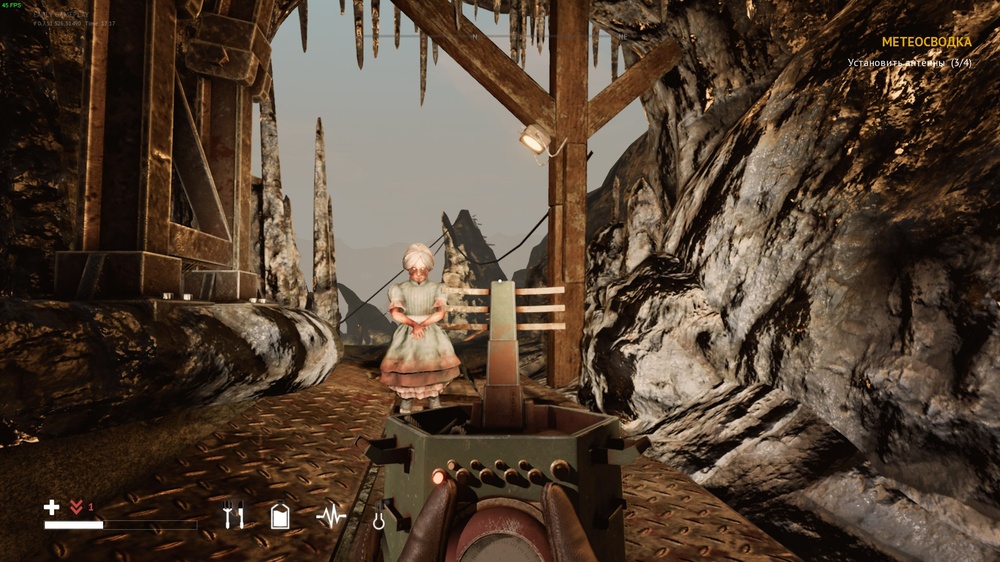Screen dimensions: 1000x562
Task: Click the fork and knife hunger icon
Action: point(234,515)
